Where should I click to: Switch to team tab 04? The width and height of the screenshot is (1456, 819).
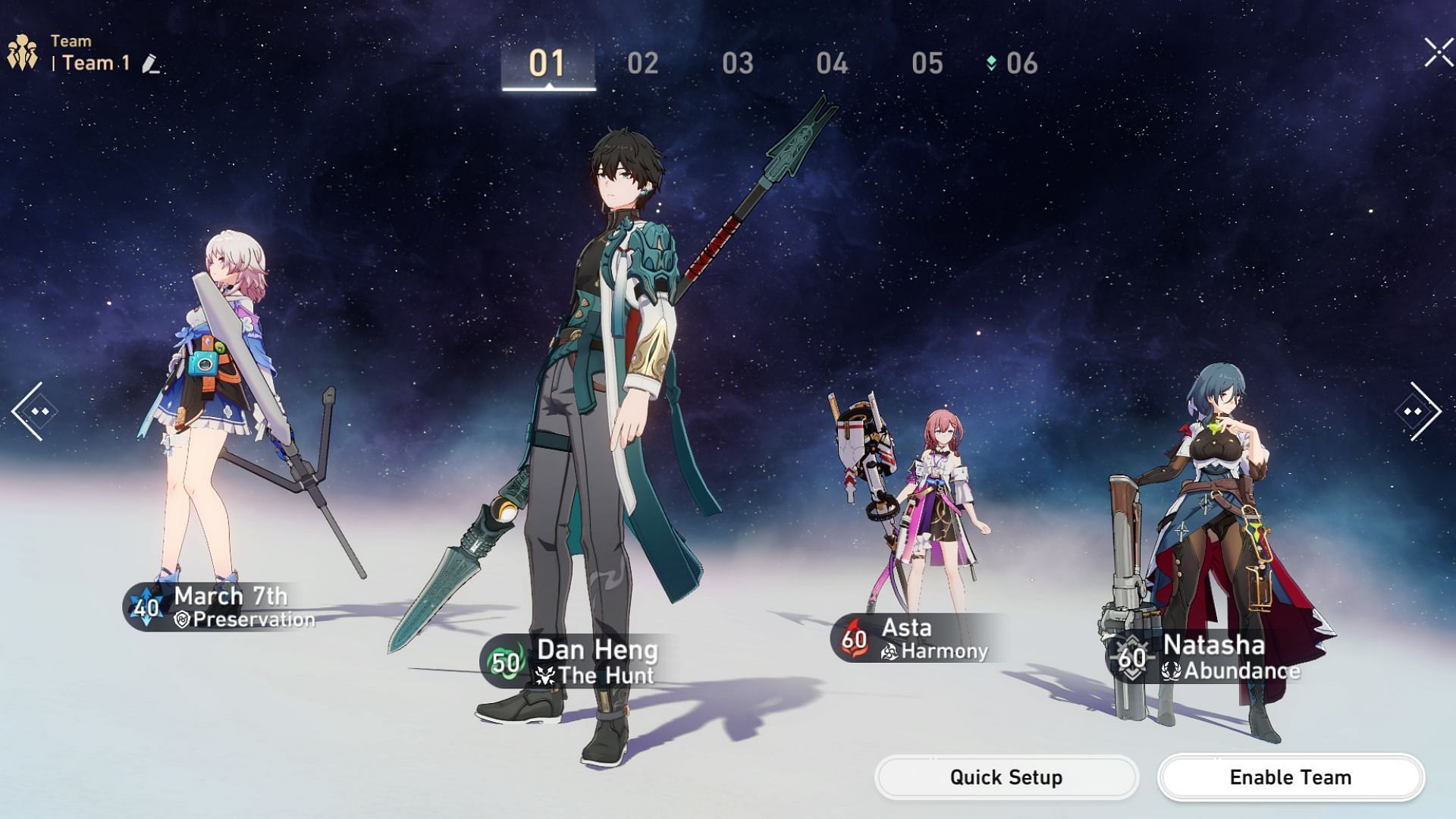point(832,64)
